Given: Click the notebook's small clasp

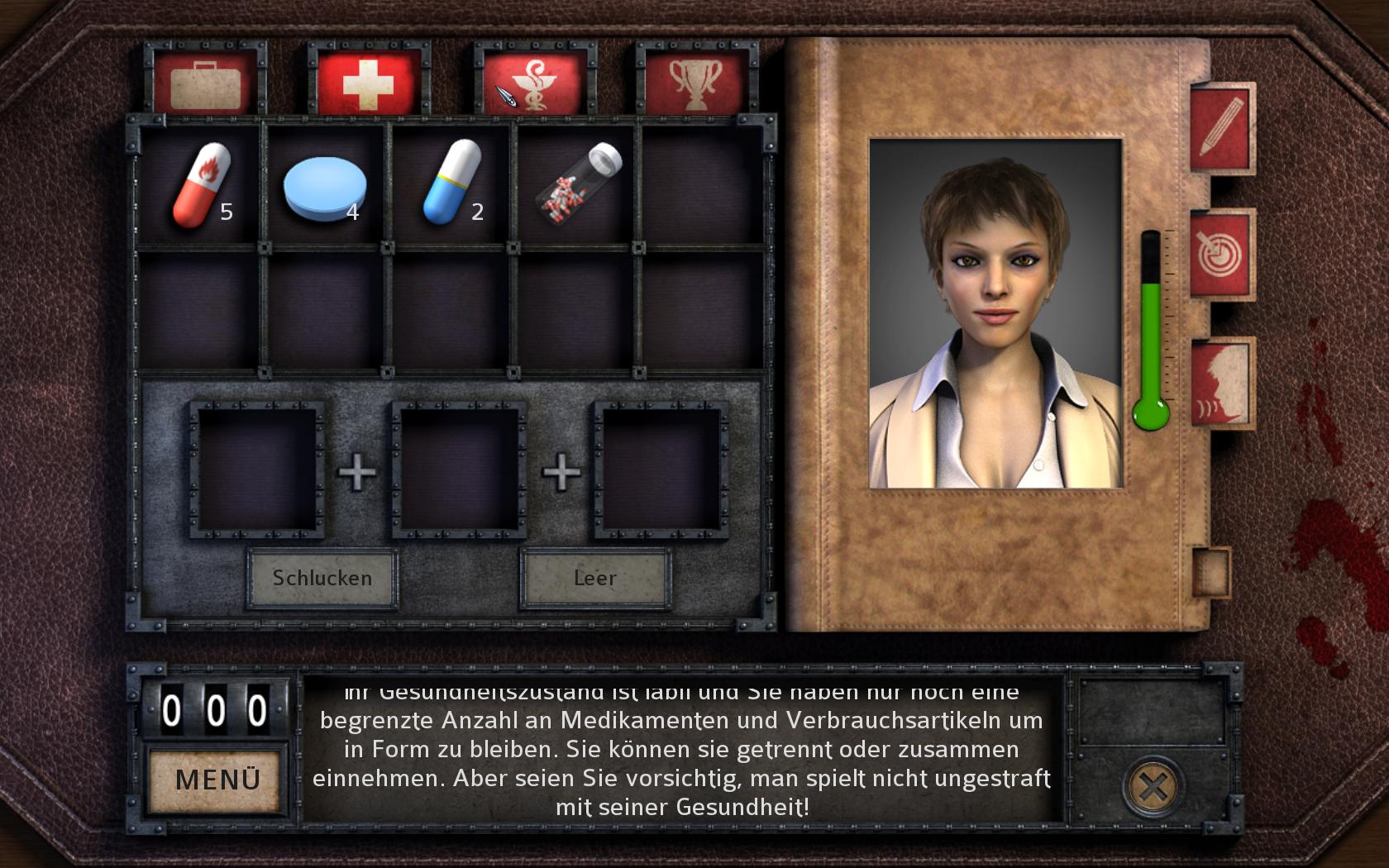Looking at the screenshot, I should tap(1210, 570).
